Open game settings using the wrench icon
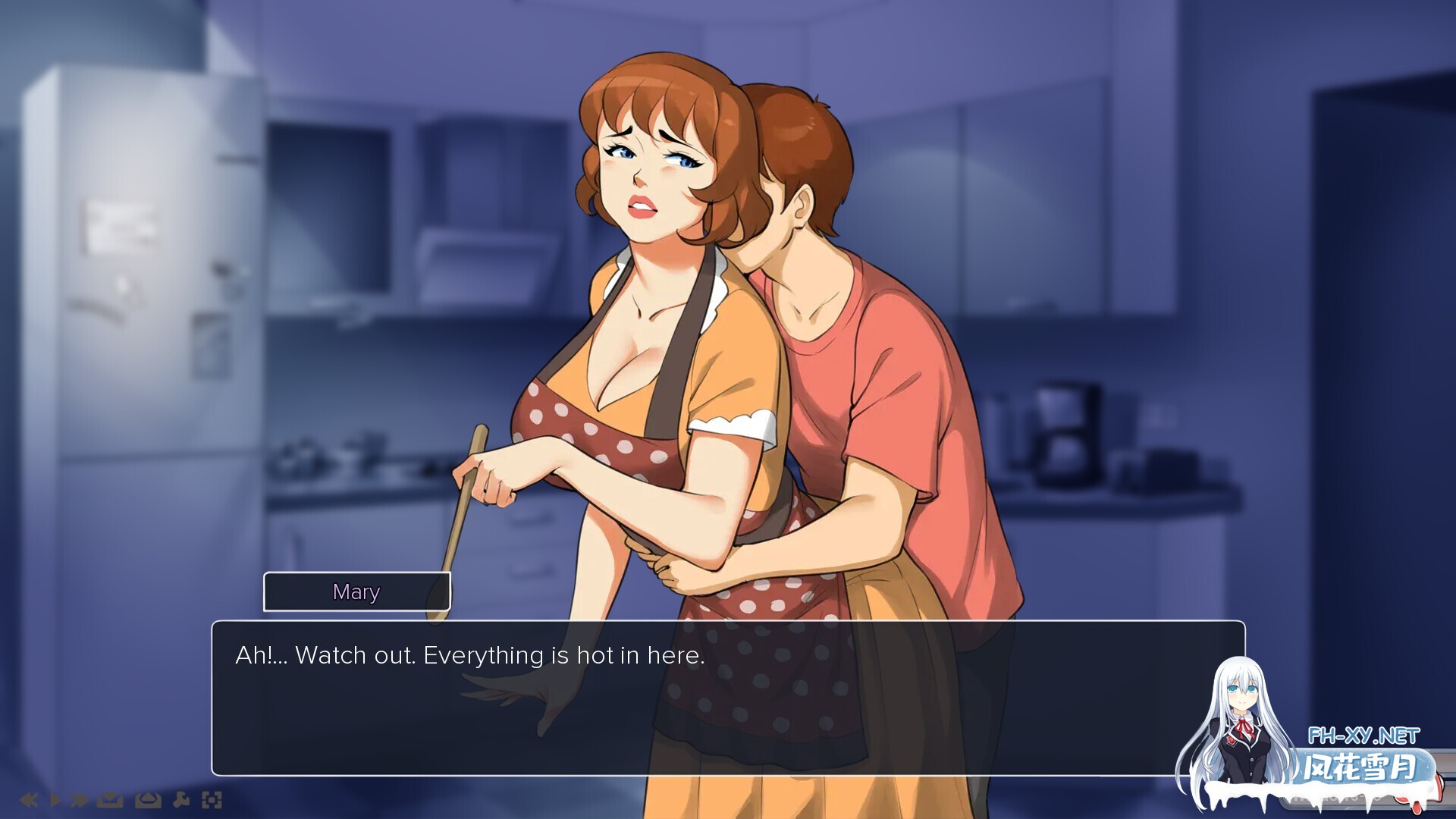 (181, 799)
